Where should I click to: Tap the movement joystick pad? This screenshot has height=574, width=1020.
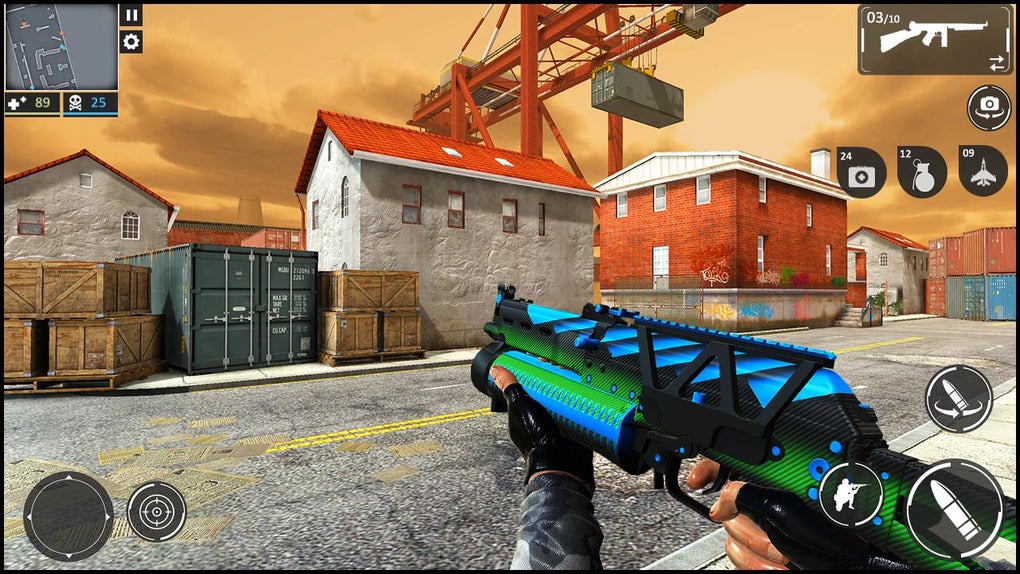point(68,515)
